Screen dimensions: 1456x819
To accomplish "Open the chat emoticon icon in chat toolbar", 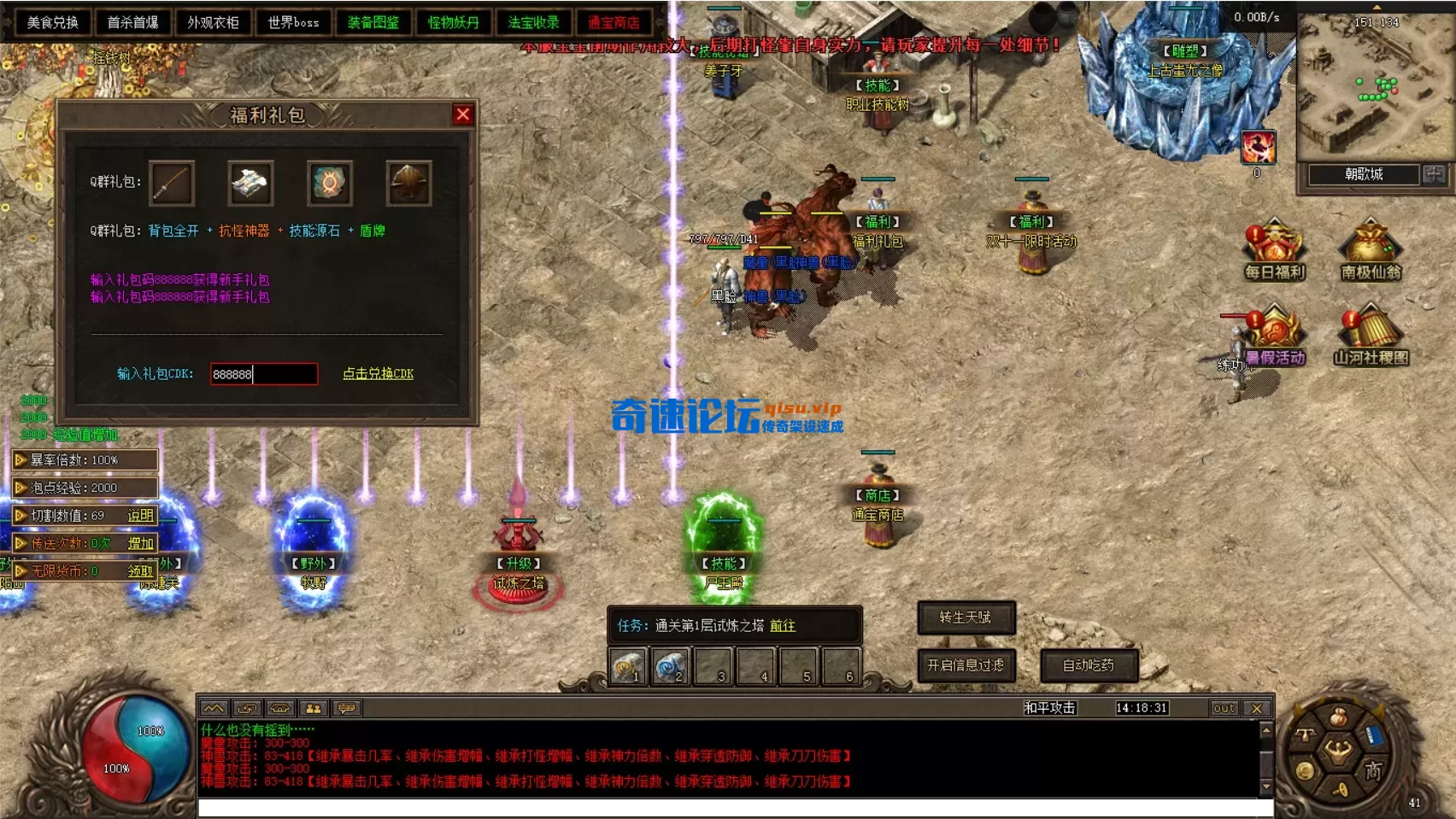I will [x=345, y=708].
